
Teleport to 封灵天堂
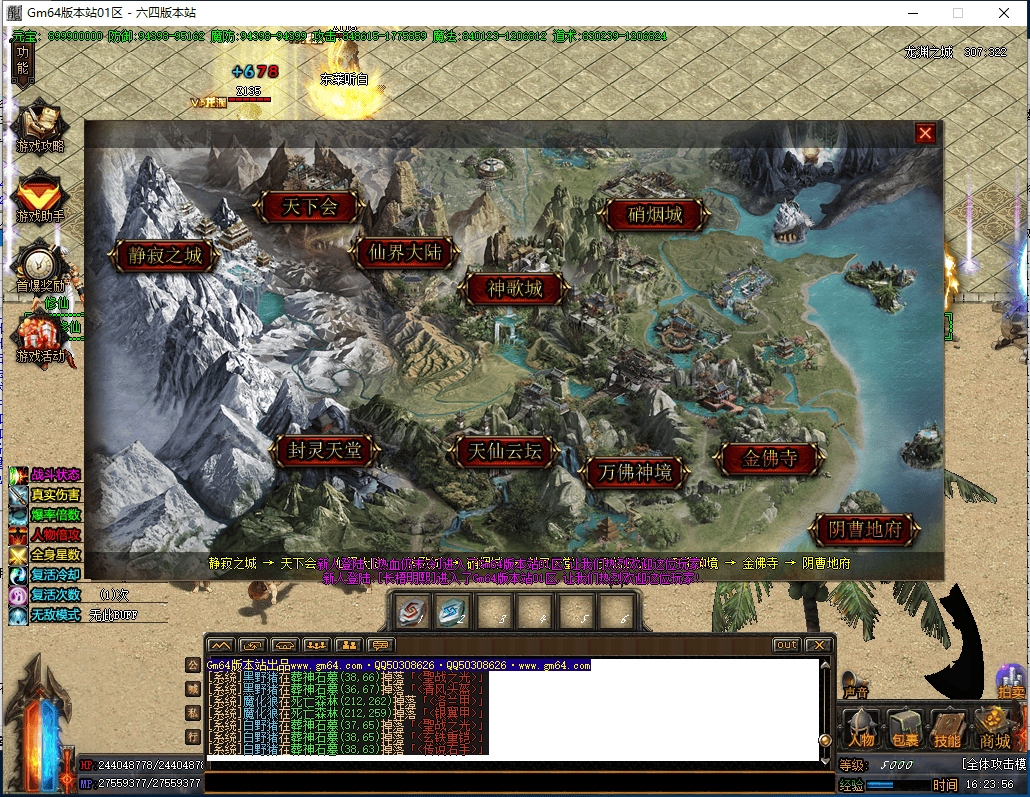tap(324, 451)
